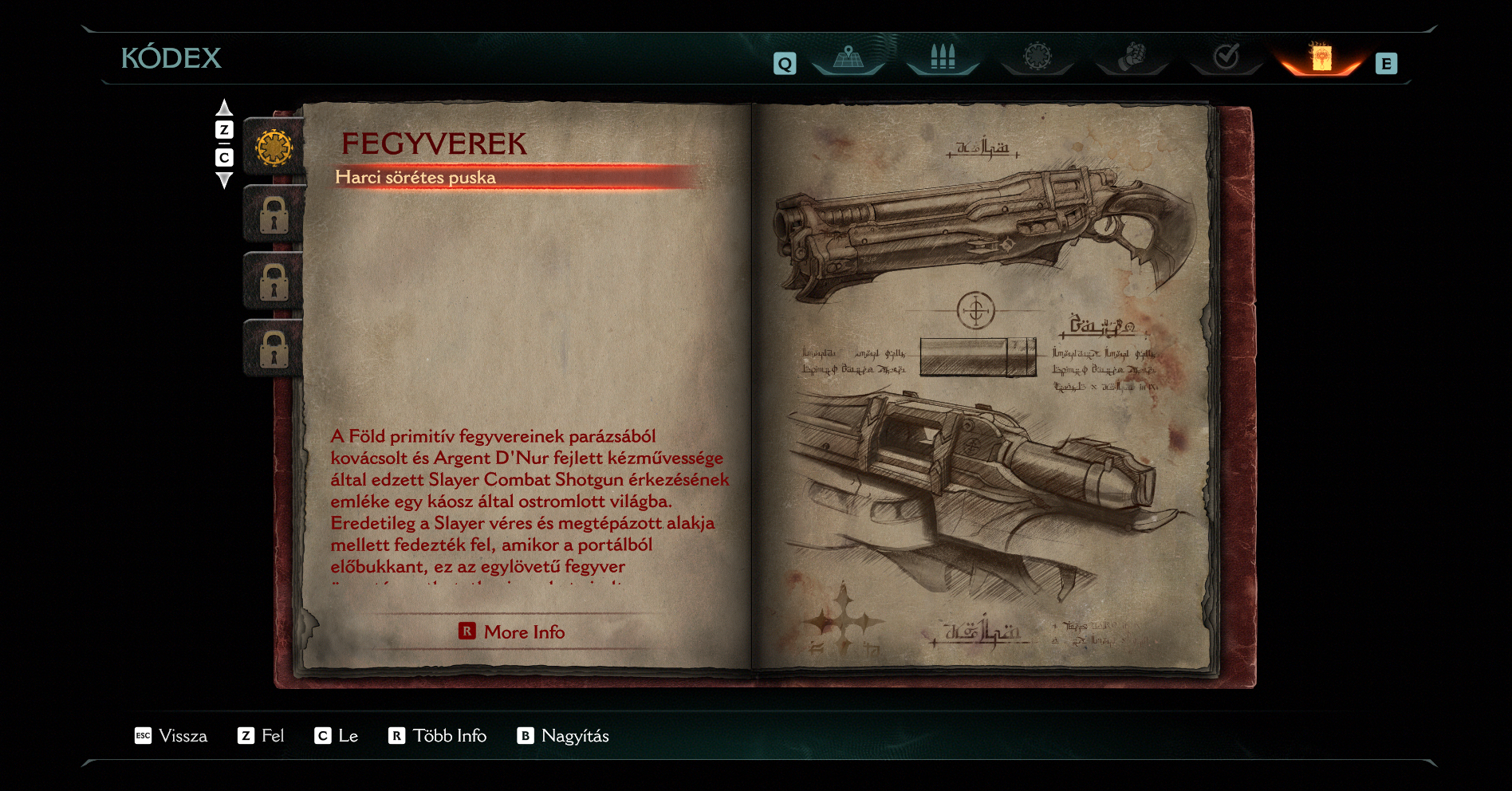The image size is (1512, 791).
Task: Go back with Vissza
Action: coord(171,736)
